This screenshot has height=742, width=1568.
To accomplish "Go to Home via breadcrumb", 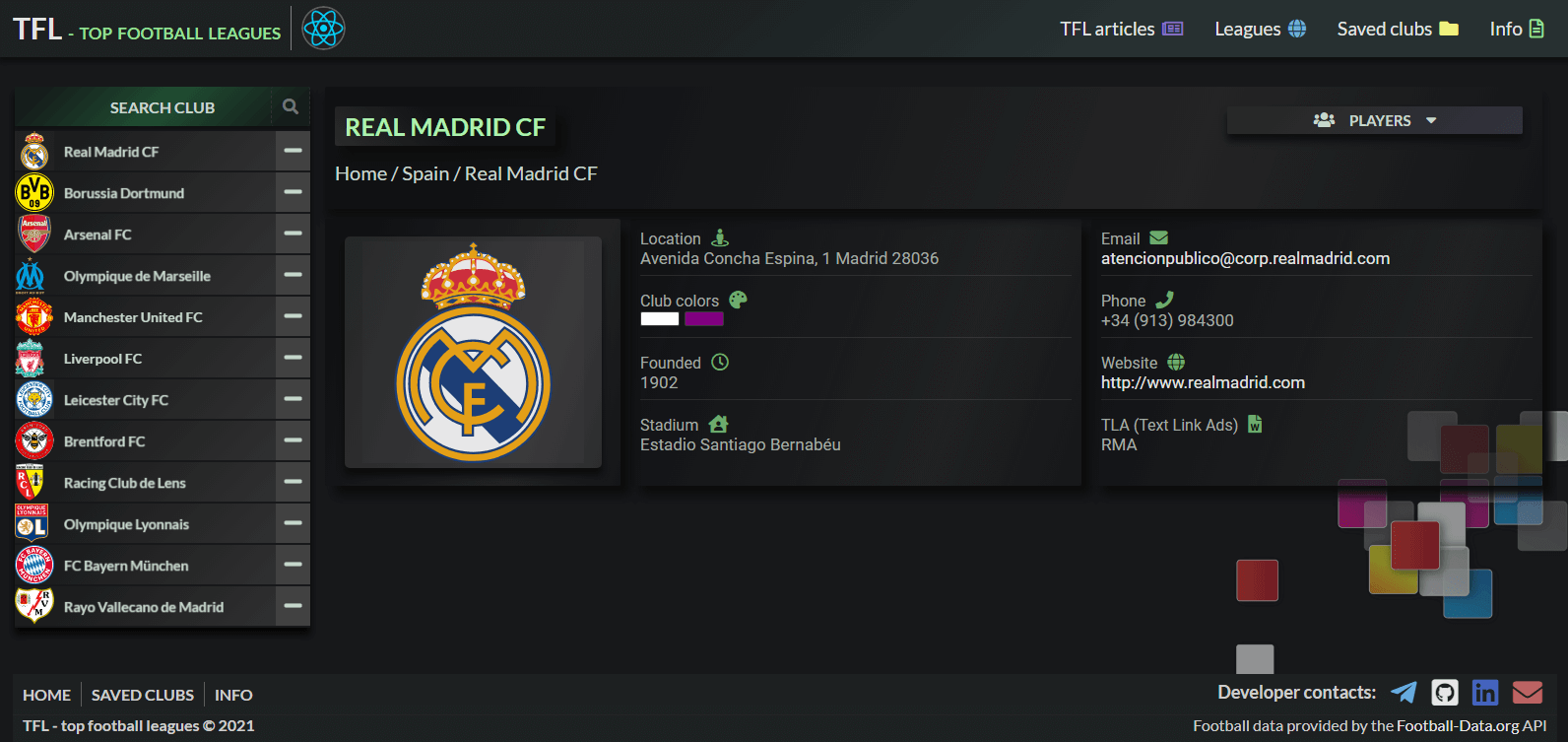I will click(x=360, y=173).
